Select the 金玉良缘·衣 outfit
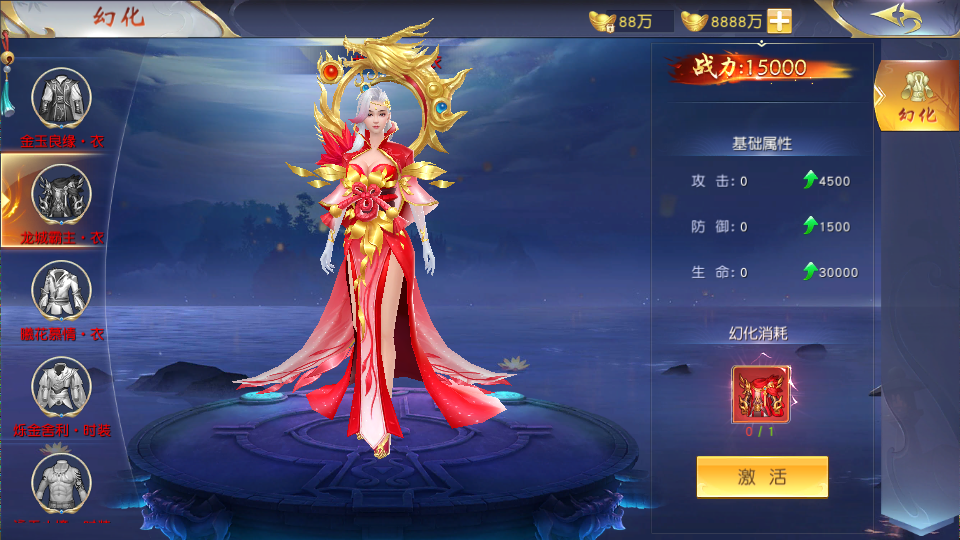Screen dimensions: 960x540 point(62,99)
